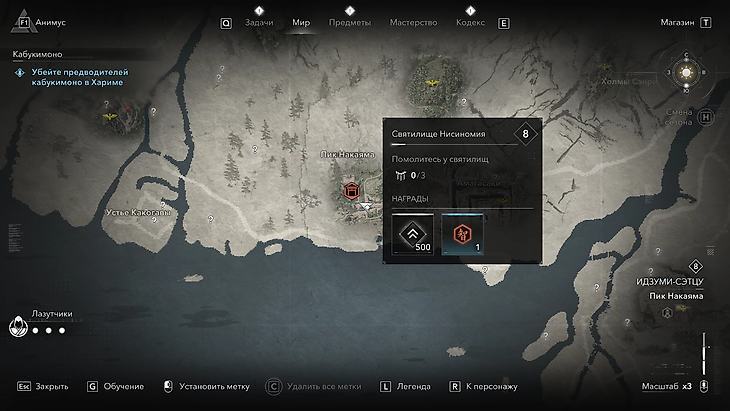Click the red shrine marker on the map
The height and width of the screenshot is (411, 730).
(351, 190)
